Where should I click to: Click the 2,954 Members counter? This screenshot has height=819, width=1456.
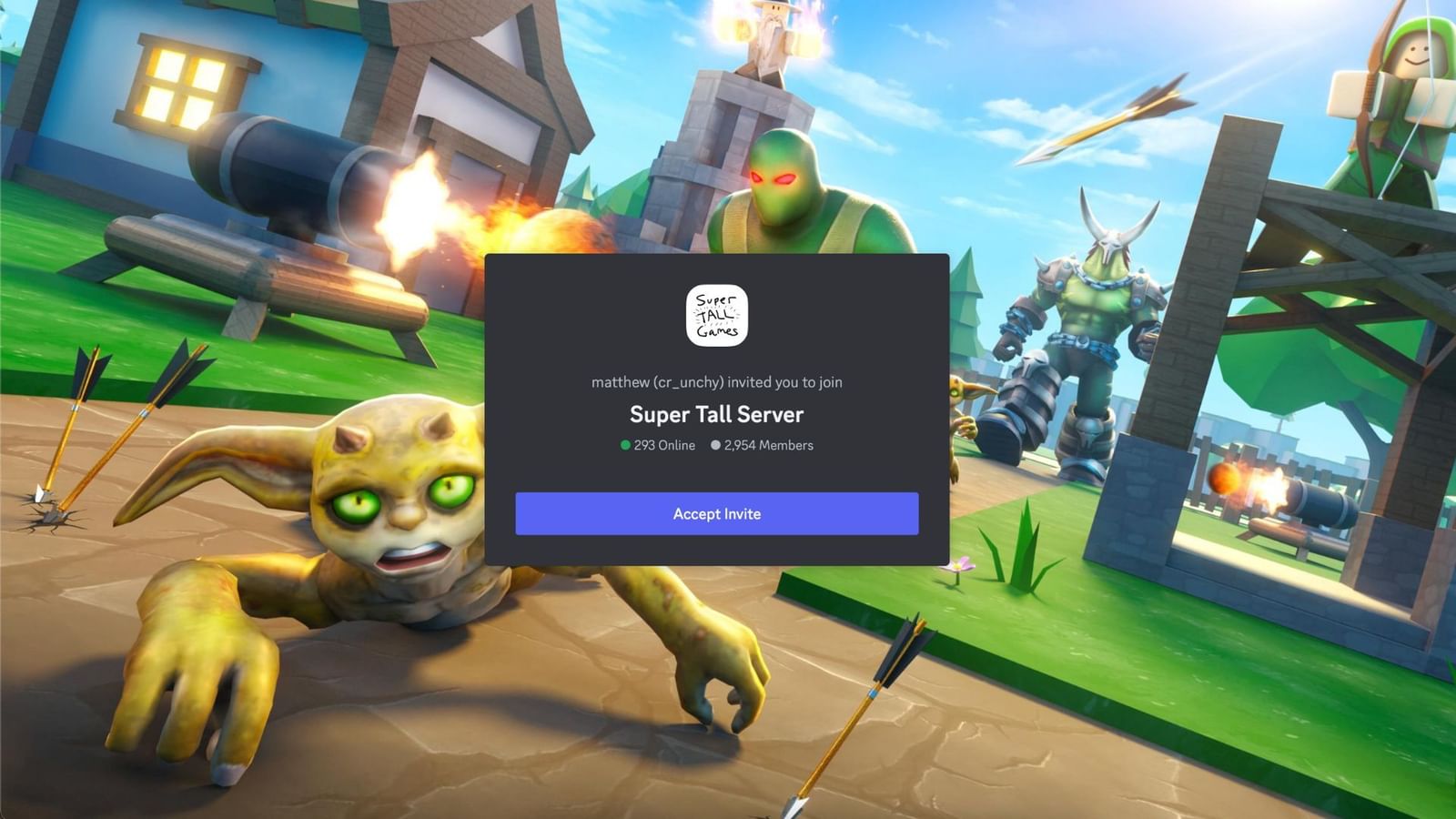coord(769,445)
